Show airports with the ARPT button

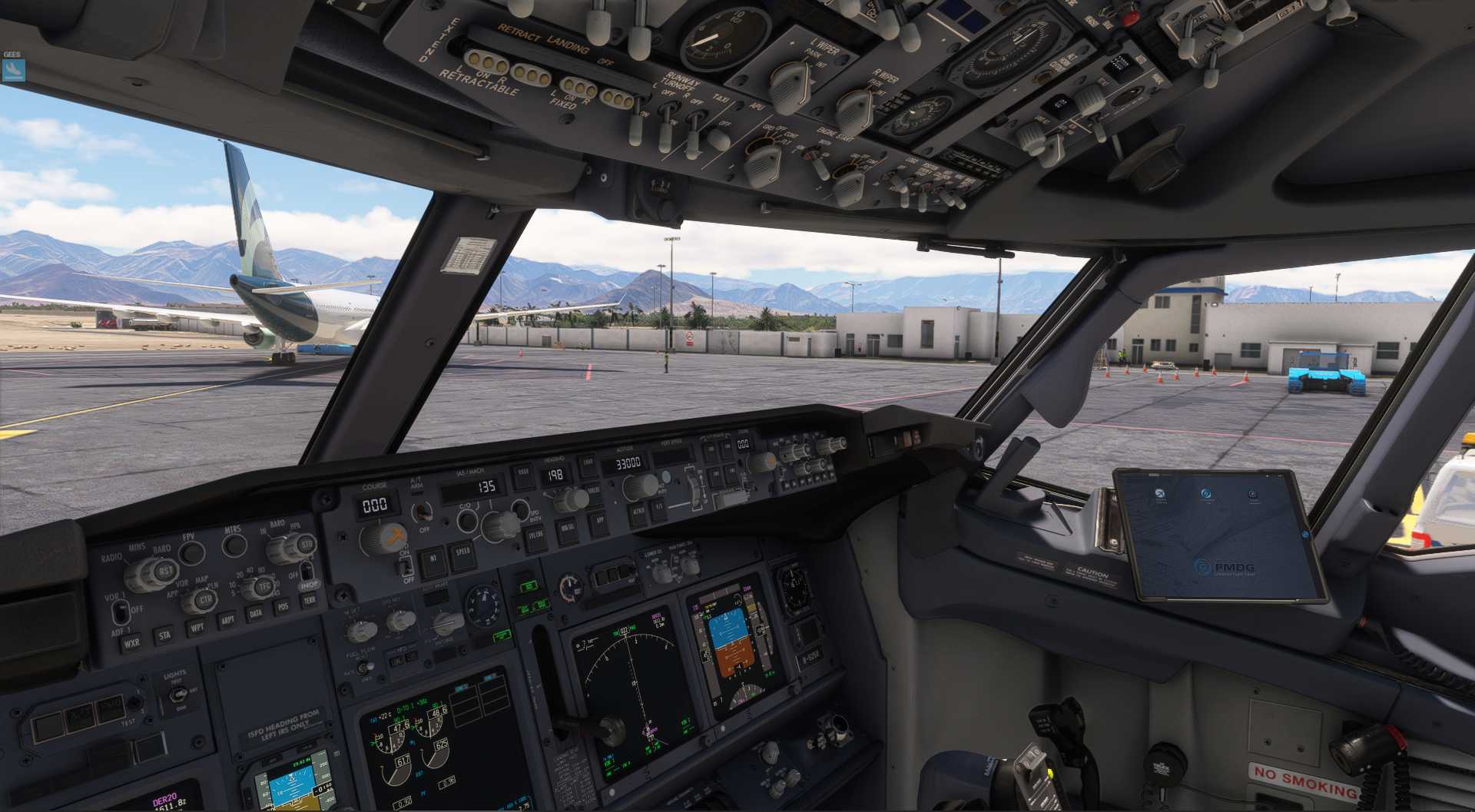(227, 619)
